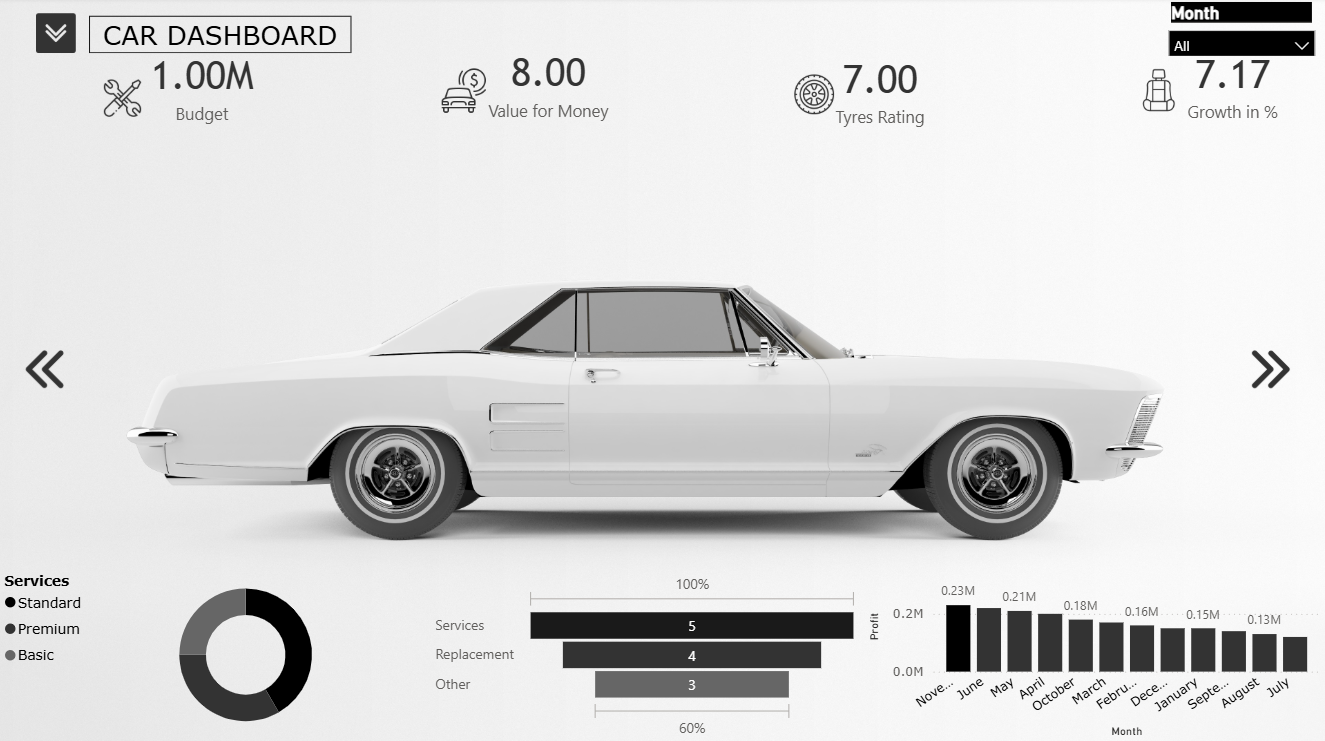
Task: Click the Services bar showing value 5
Action: [x=690, y=625]
